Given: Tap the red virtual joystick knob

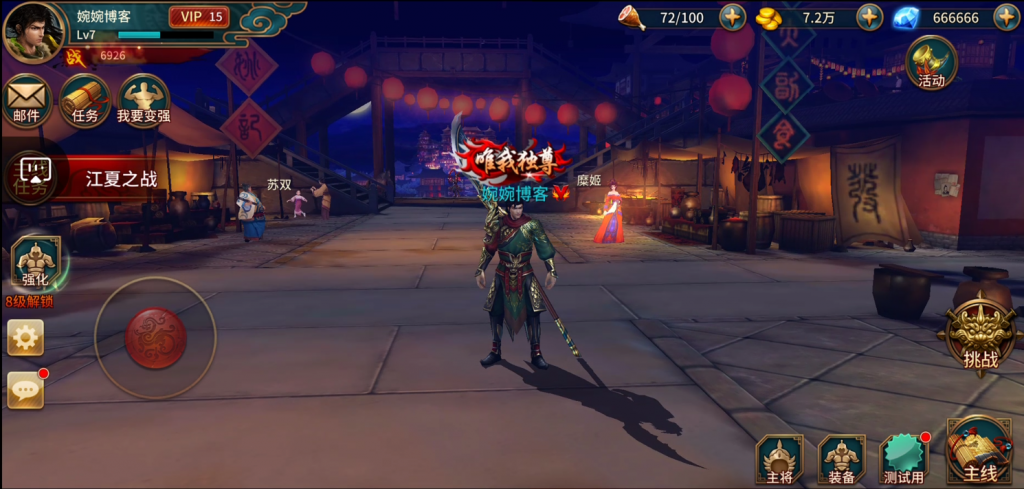Looking at the screenshot, I should [x=155, y=338].
